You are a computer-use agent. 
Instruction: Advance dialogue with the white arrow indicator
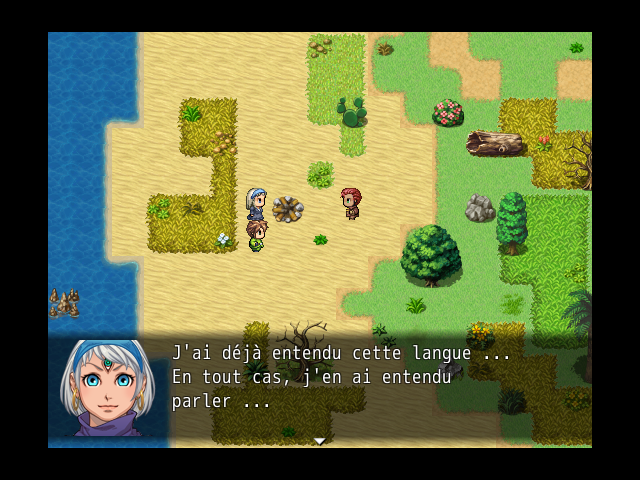coord(320,441)
